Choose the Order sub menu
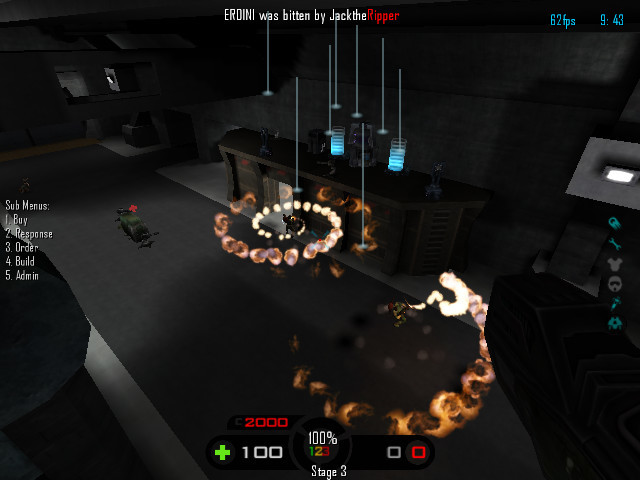 (22, 247)
